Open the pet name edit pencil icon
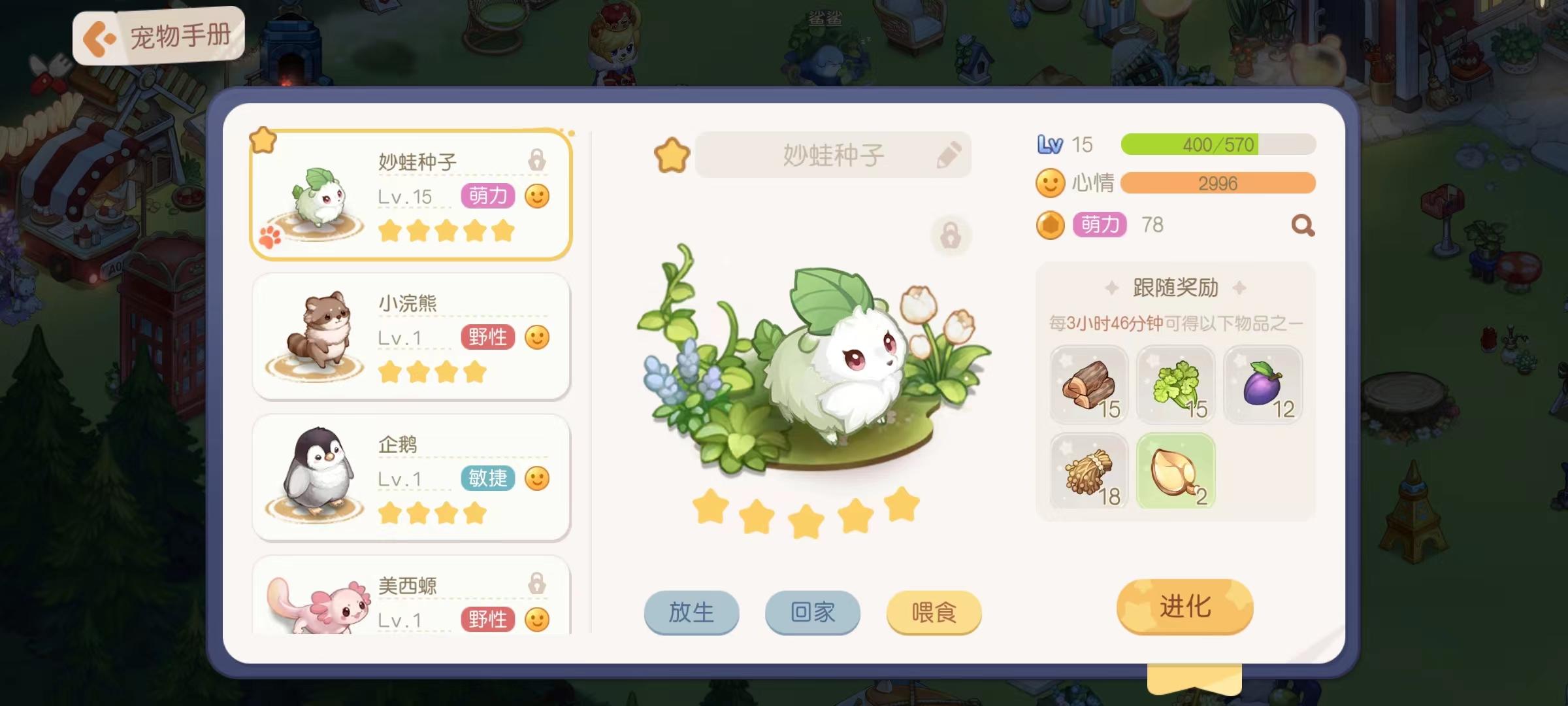 [950, 154]
